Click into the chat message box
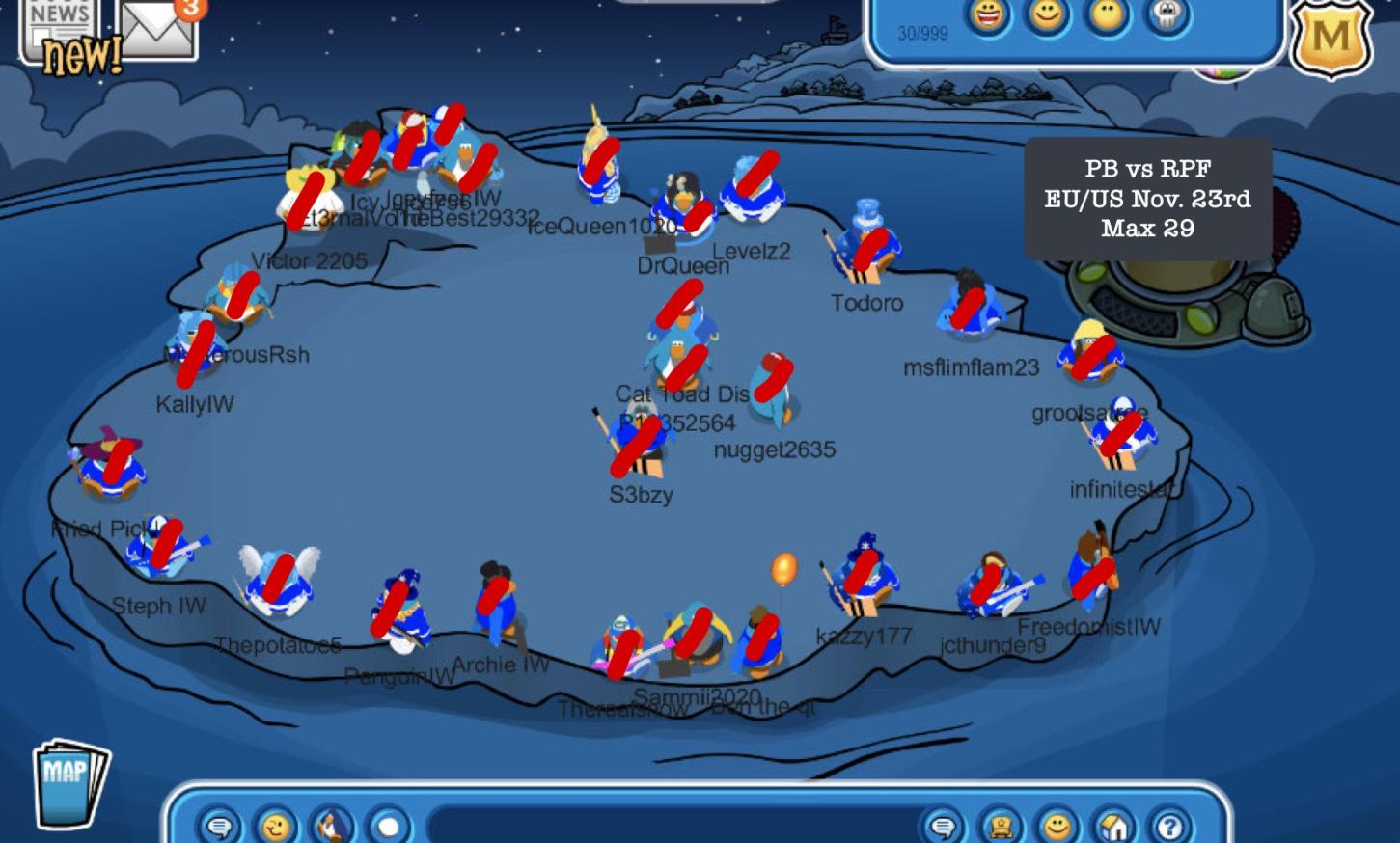 666,826
